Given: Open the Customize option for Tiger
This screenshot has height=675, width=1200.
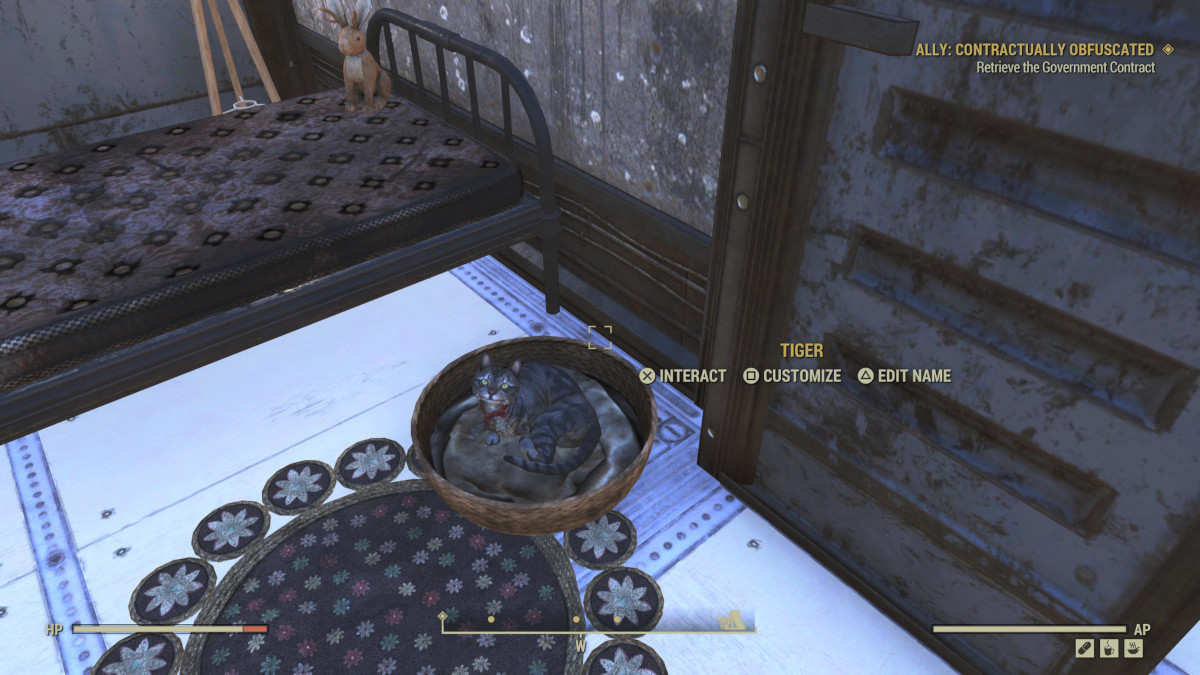Looking at the screenshot, I should (793, 376).
